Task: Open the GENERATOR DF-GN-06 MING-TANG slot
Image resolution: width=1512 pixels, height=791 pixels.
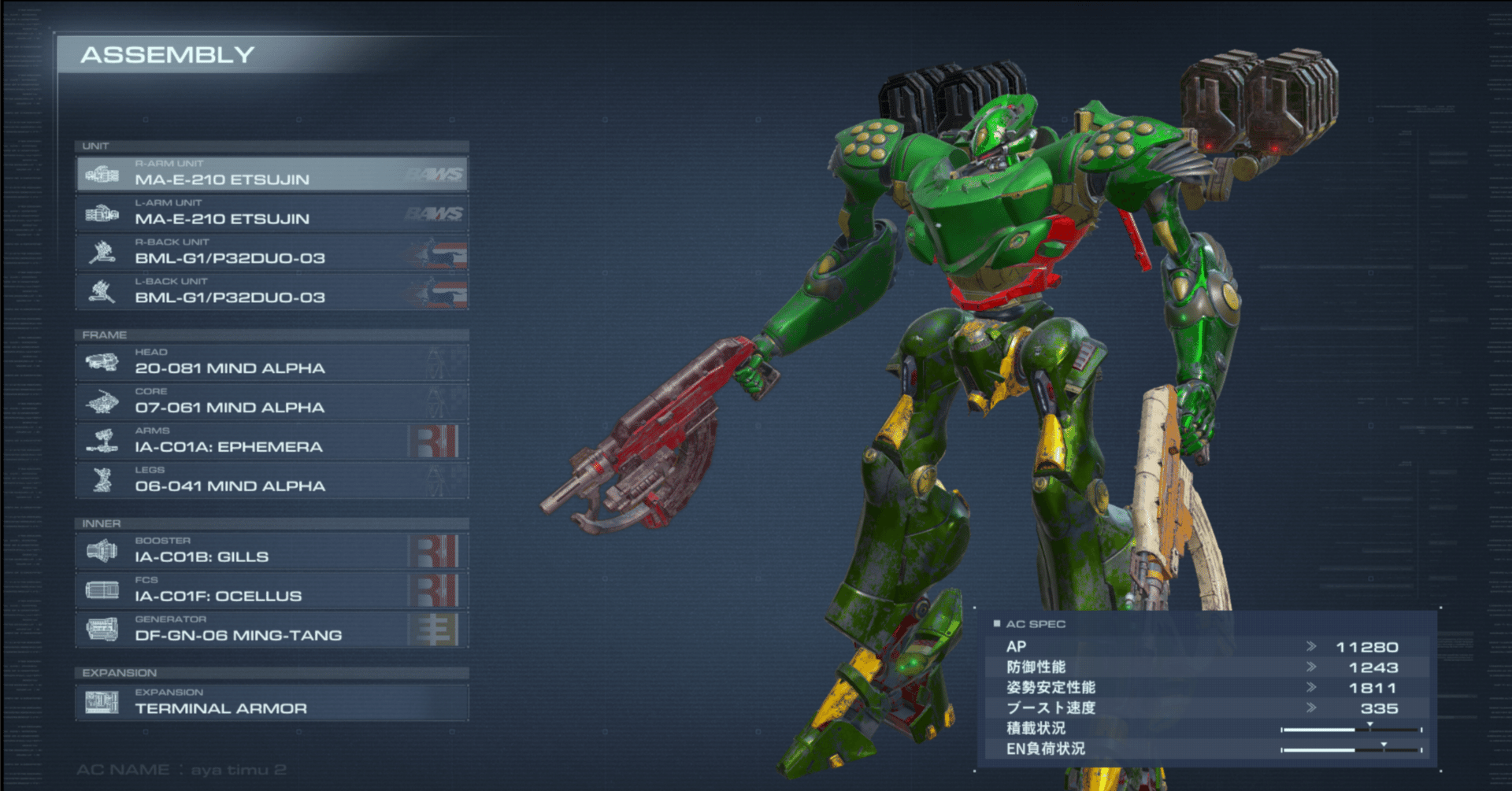Action: (272, 630)
